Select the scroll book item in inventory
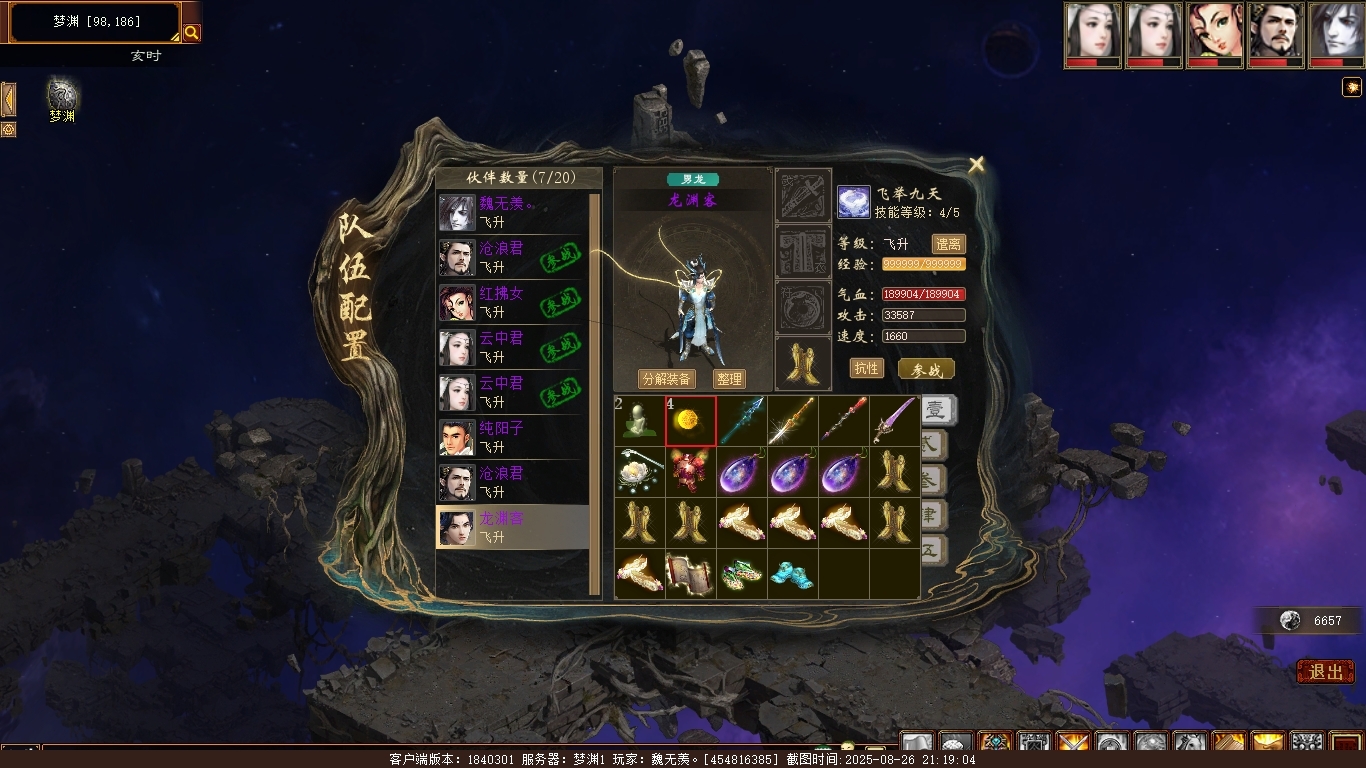Viewport: 1366px width, 768px height. tap(691, 574)
